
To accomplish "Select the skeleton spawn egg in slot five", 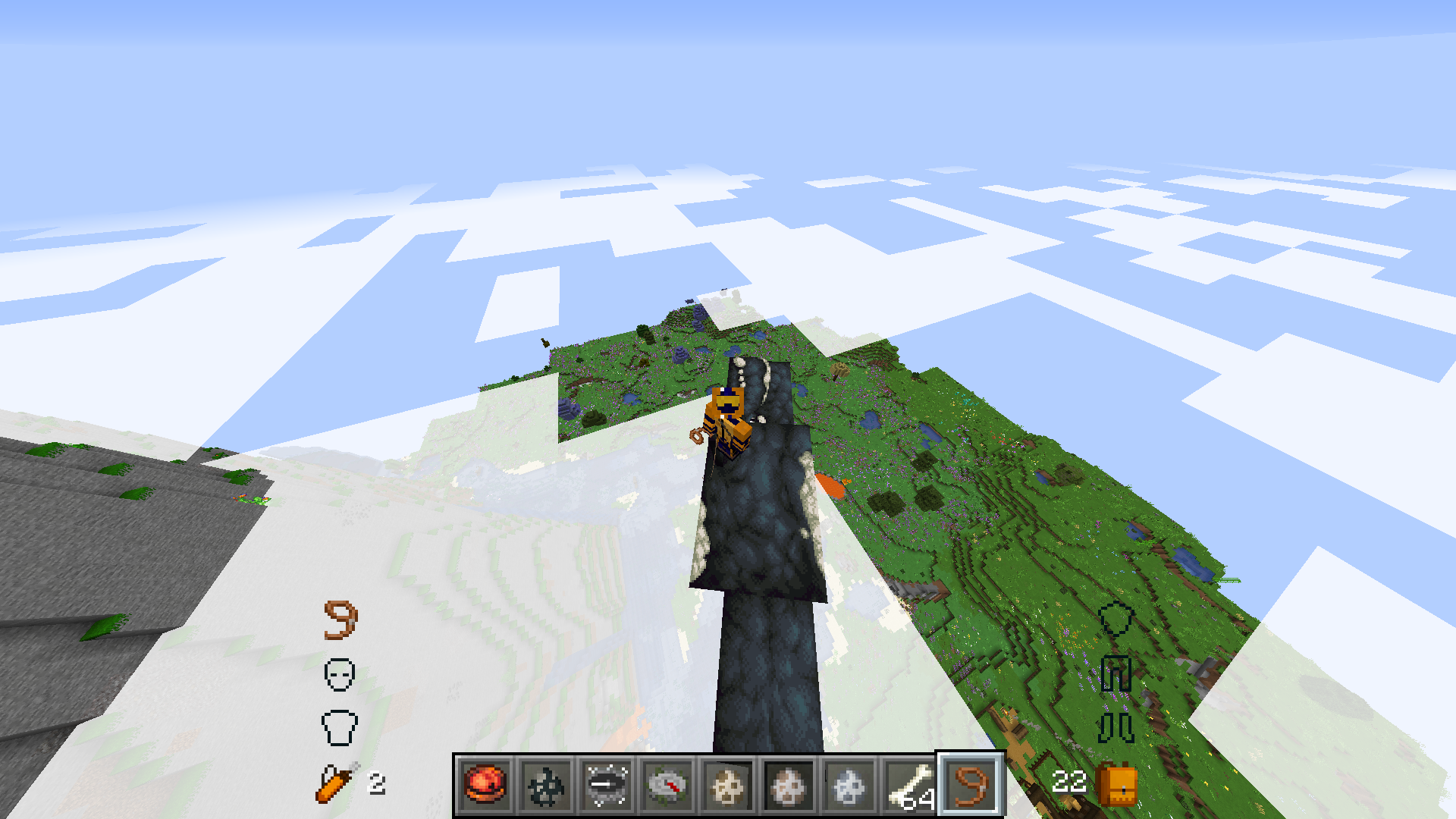I will [x=728, y=785].
